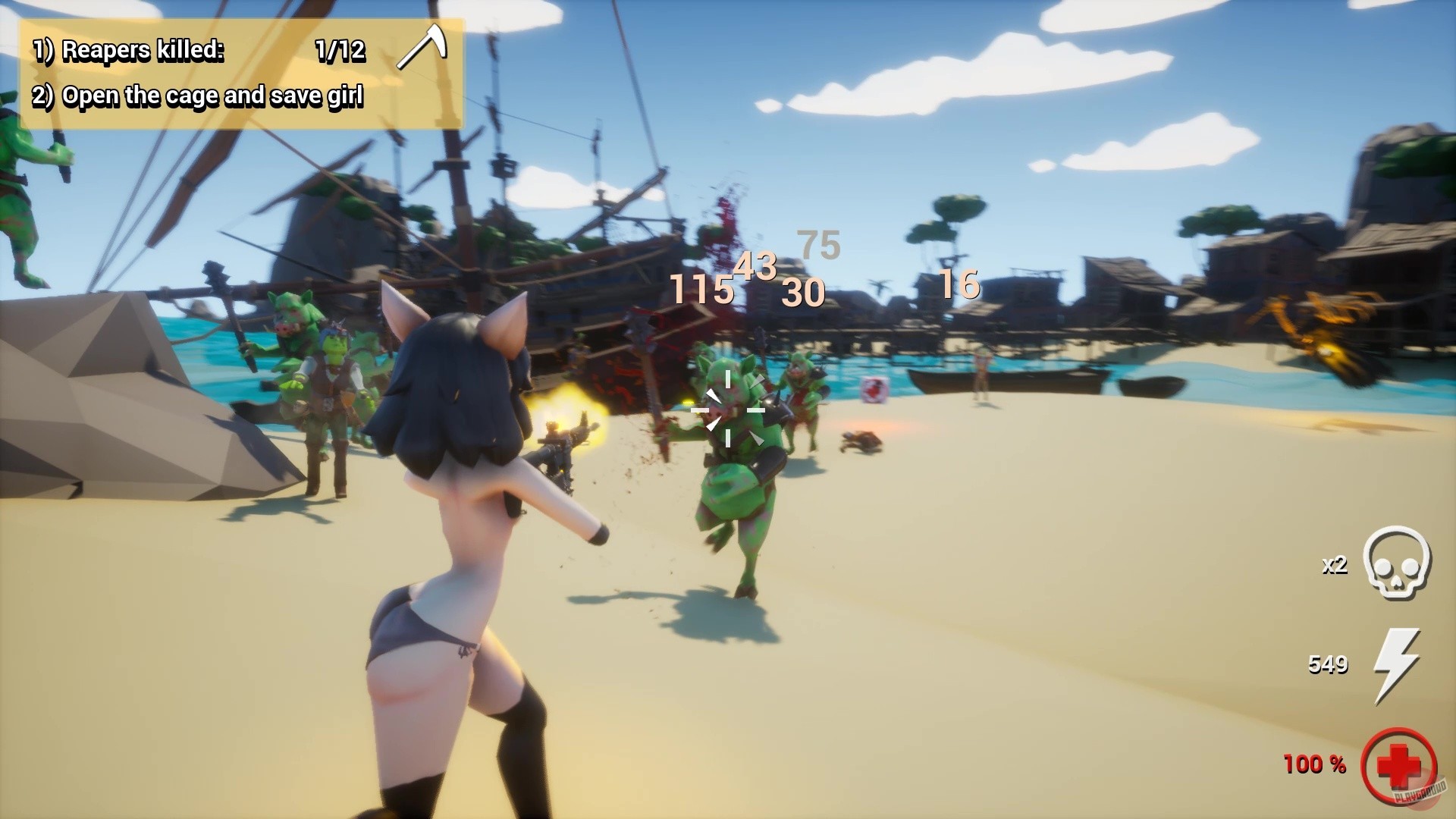Select objective 2 'Open the cage and save girl'
Screen dimensions: 1456x819
pos(199,96)
